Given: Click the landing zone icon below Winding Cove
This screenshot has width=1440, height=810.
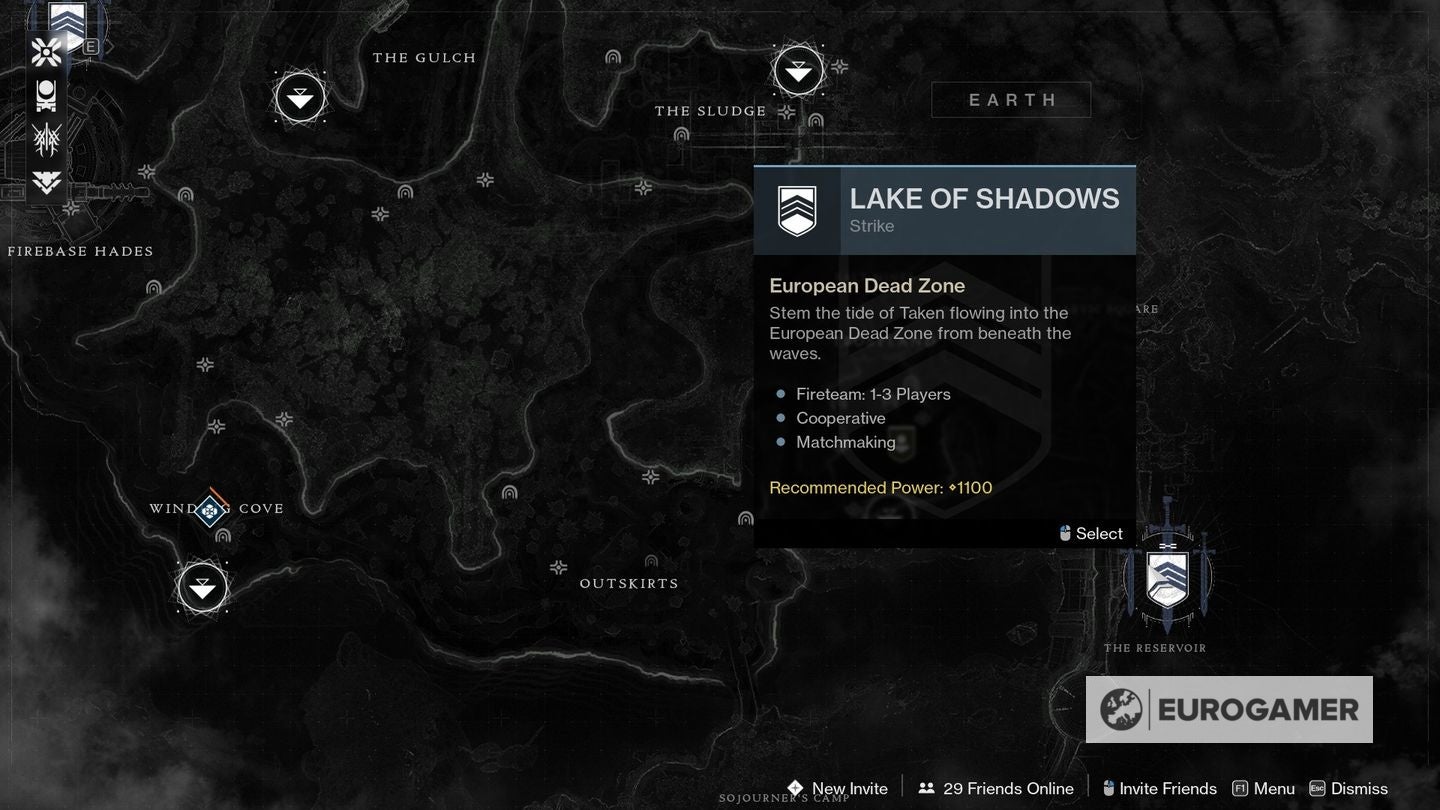Looking at the screenshot, I should click(203, 588).
